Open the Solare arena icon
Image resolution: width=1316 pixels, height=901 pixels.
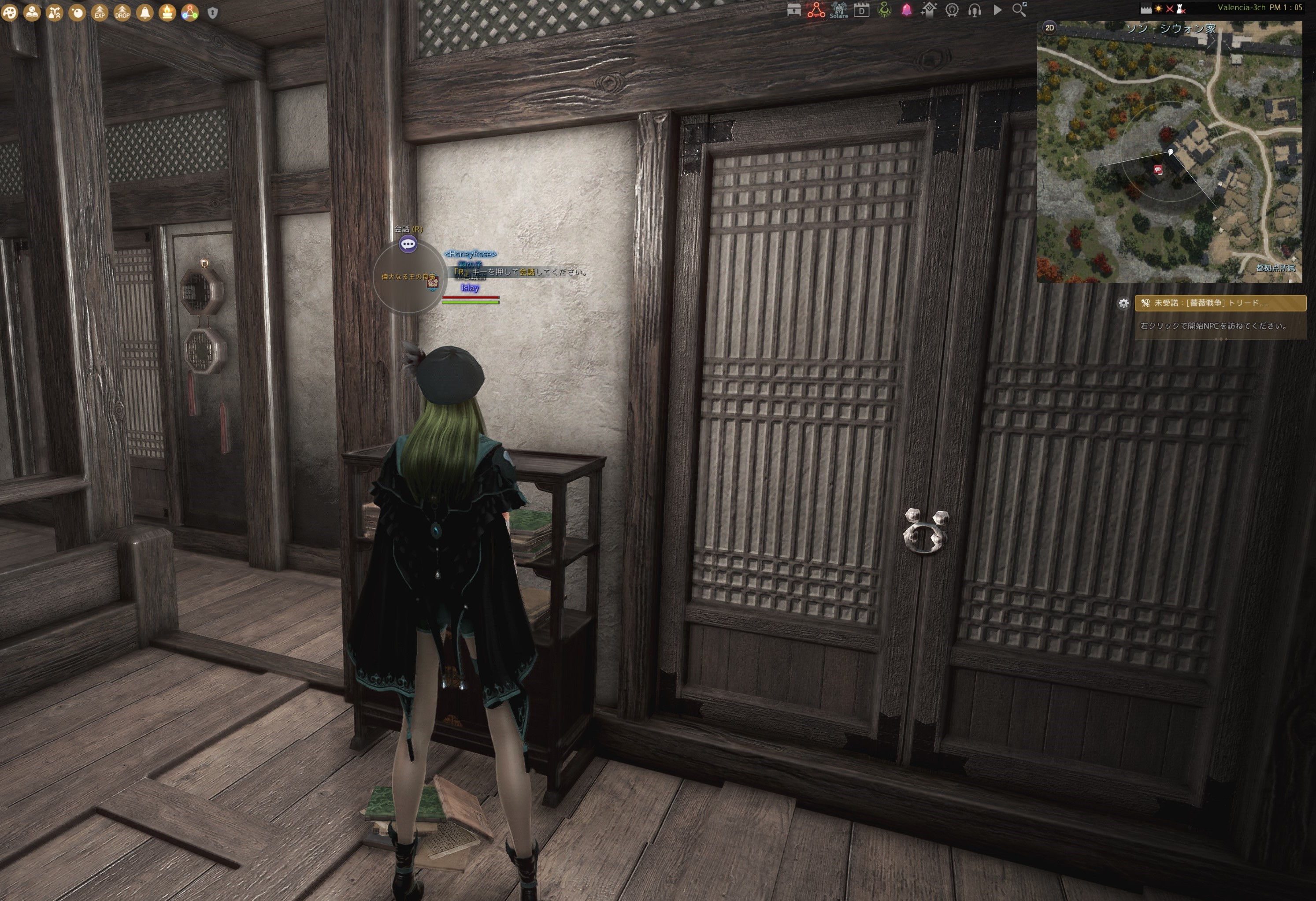click(839, 10)
